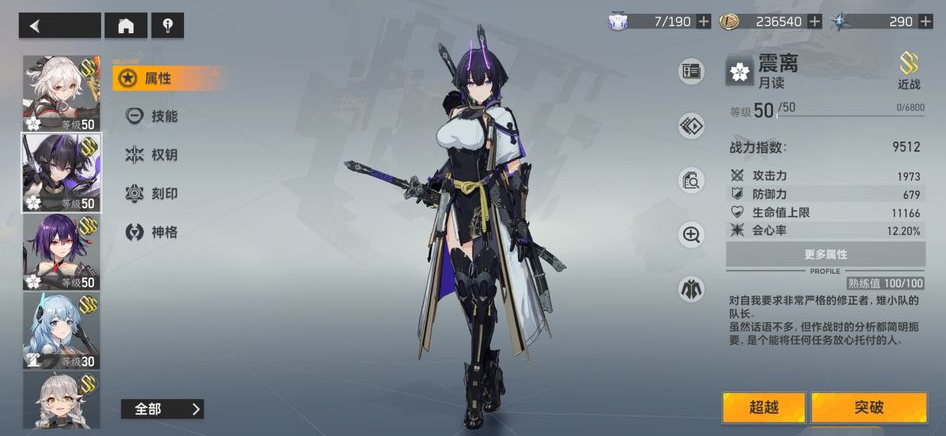Open the 全部 filter dropdown
The width and height of the screenshot is (946, 436).
(162, 409)
